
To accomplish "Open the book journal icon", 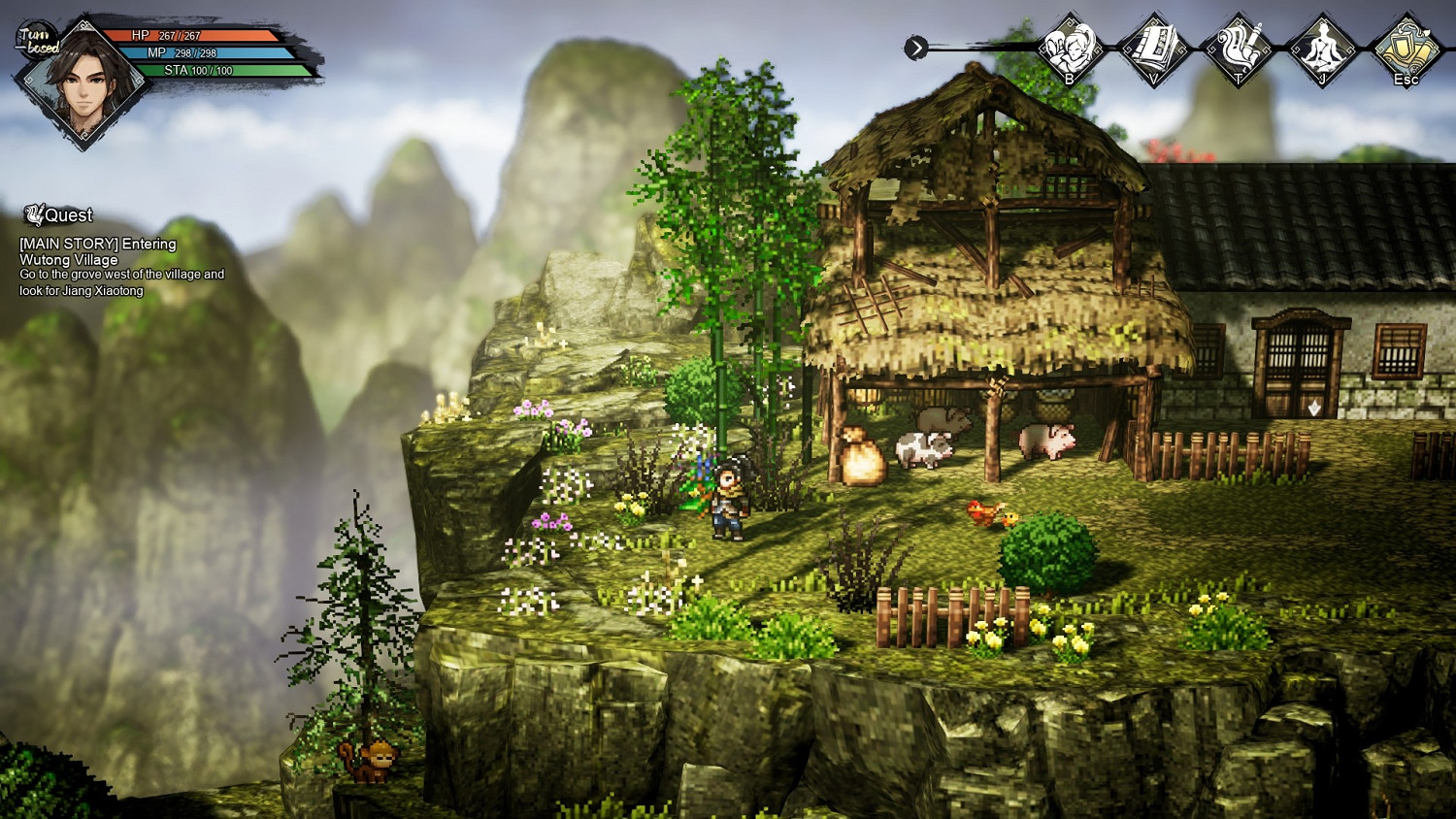I will [x=1153, y=49].
